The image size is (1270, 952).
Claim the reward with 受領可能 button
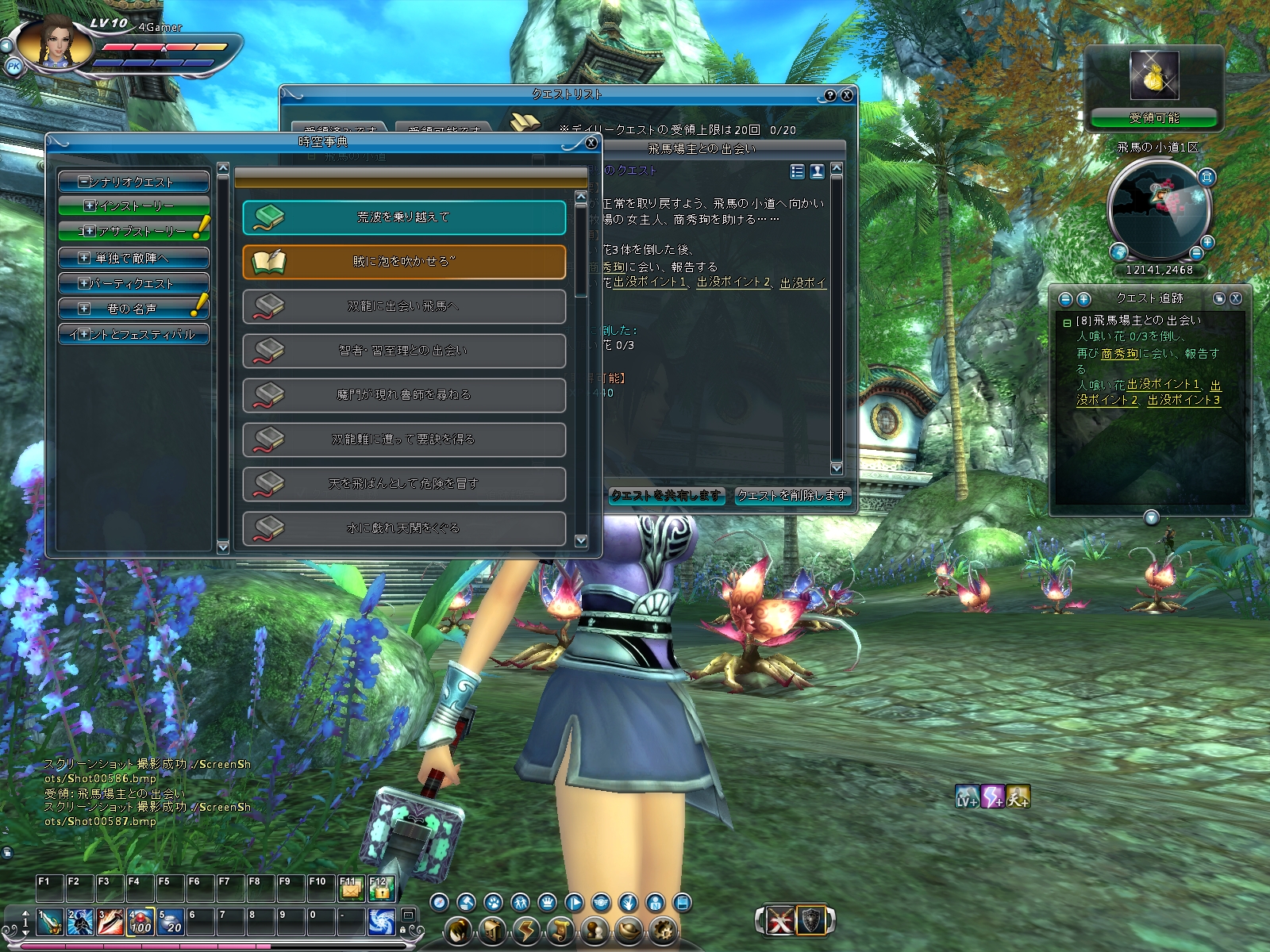1154,118
